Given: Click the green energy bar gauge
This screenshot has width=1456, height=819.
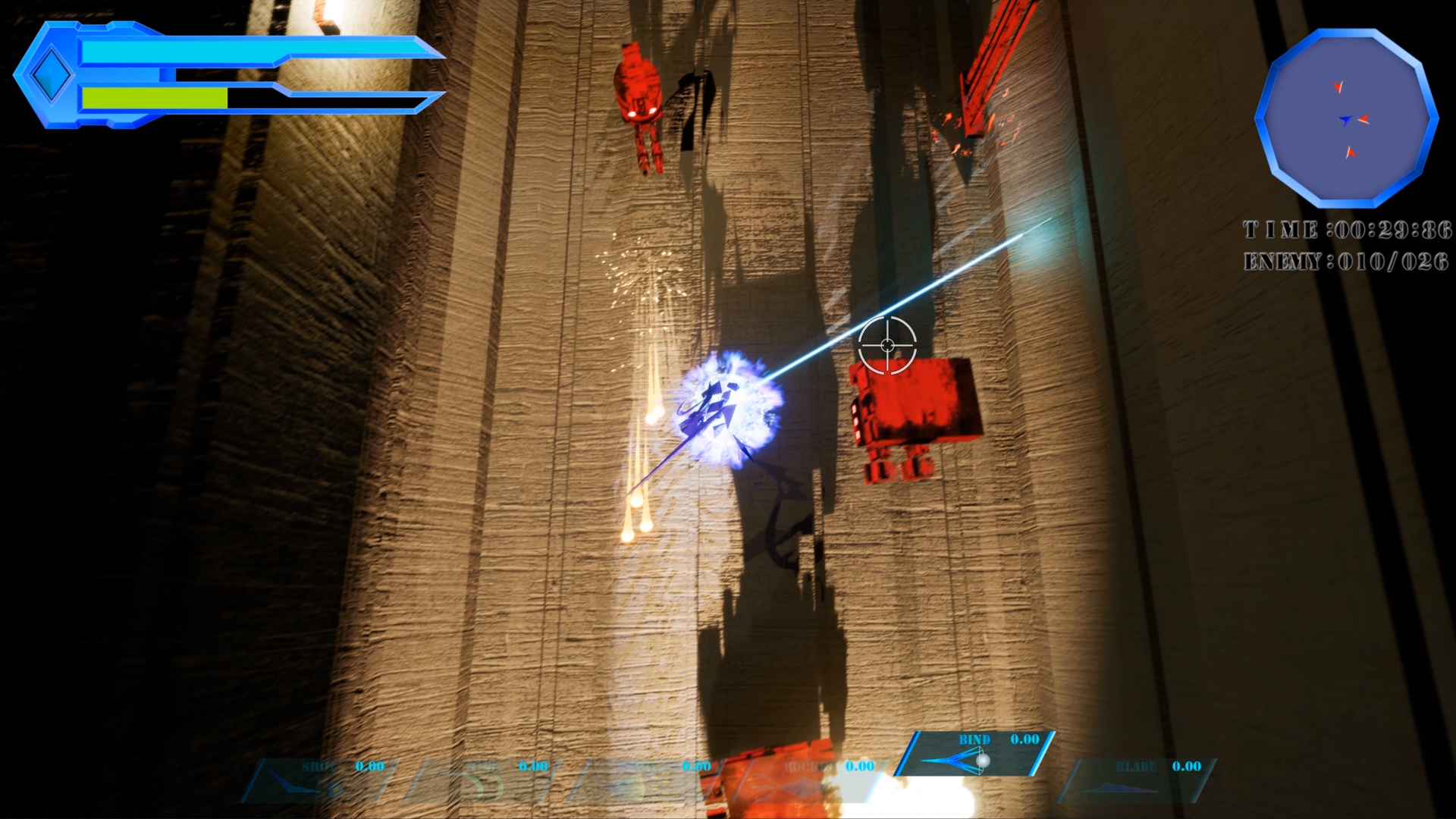Looking at the screenshot, I should pyautogui.click(x=155, y=97).
